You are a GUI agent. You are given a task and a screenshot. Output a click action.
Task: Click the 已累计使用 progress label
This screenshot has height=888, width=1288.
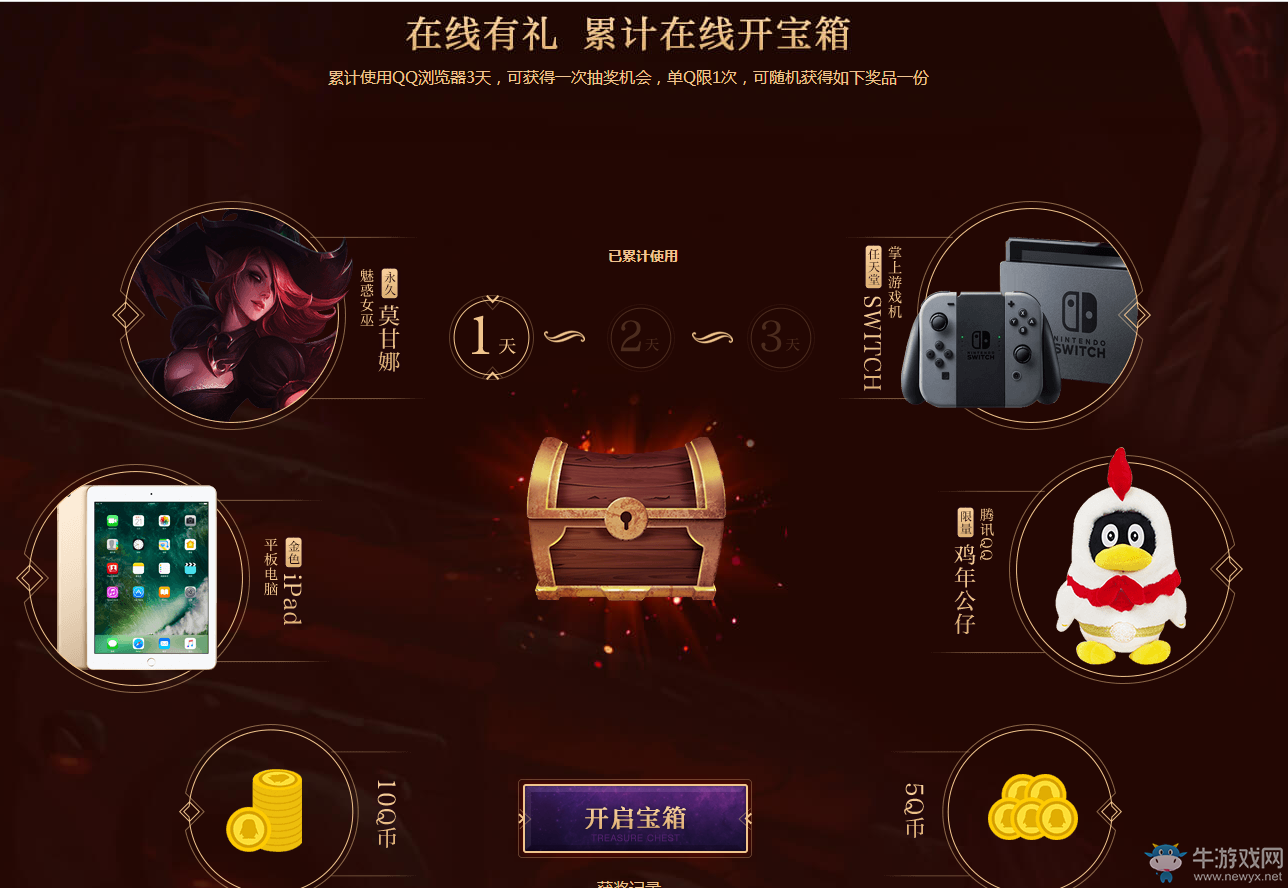click(x=643, y=255)
